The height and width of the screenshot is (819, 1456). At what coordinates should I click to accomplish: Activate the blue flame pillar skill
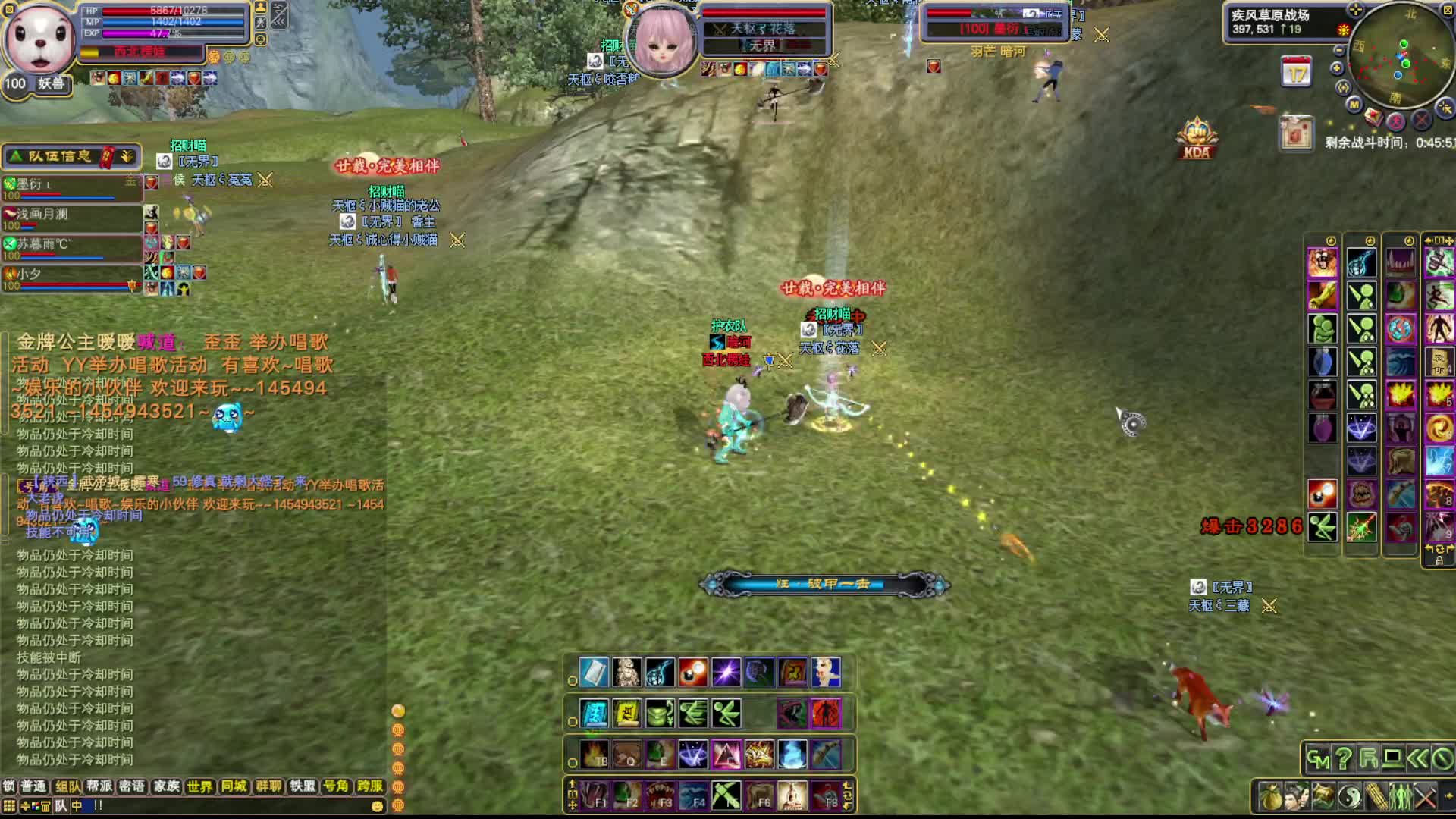[792, 755]
